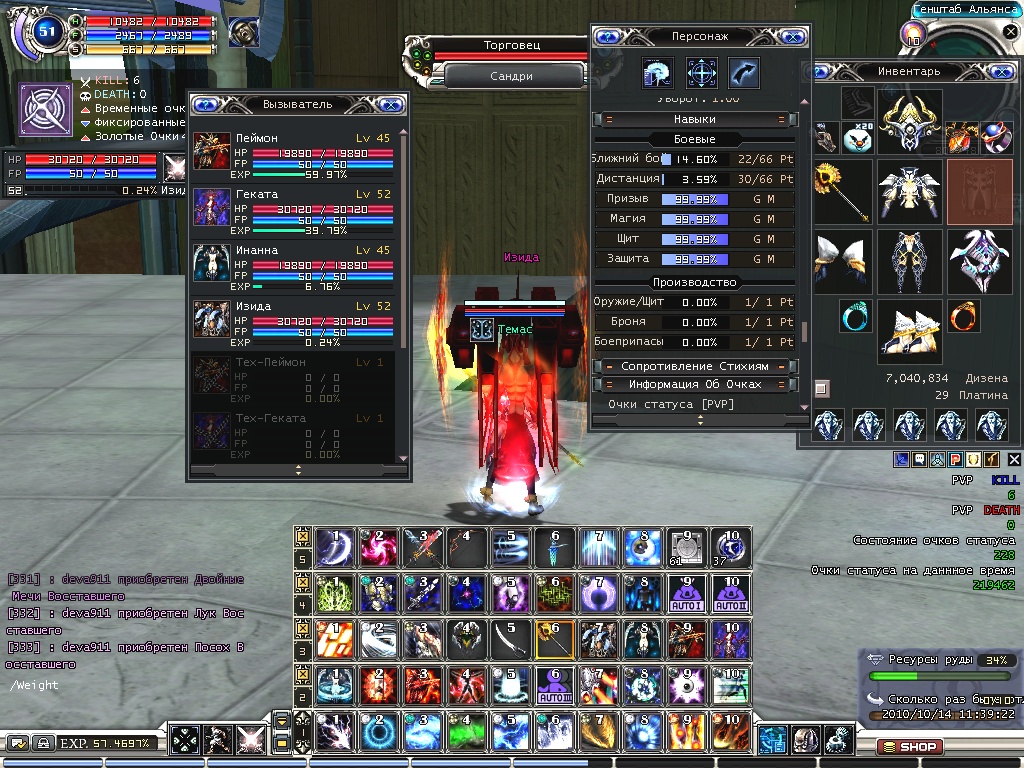Click the Сандри merchant target name bar
Viewport: 1024px width, 768px height.
(x=512, y=76)
